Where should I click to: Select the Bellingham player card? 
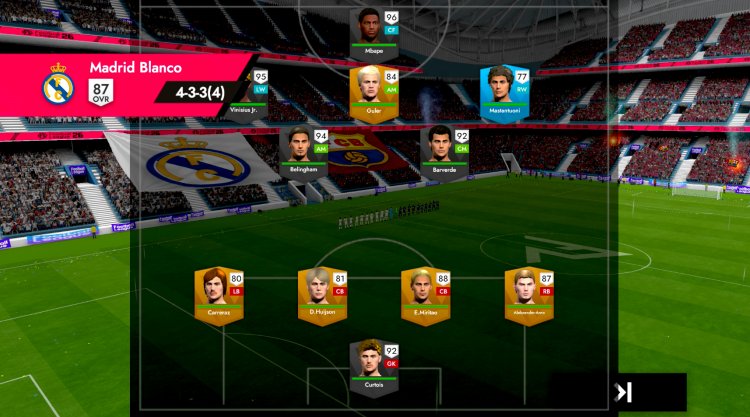(306, 150)
